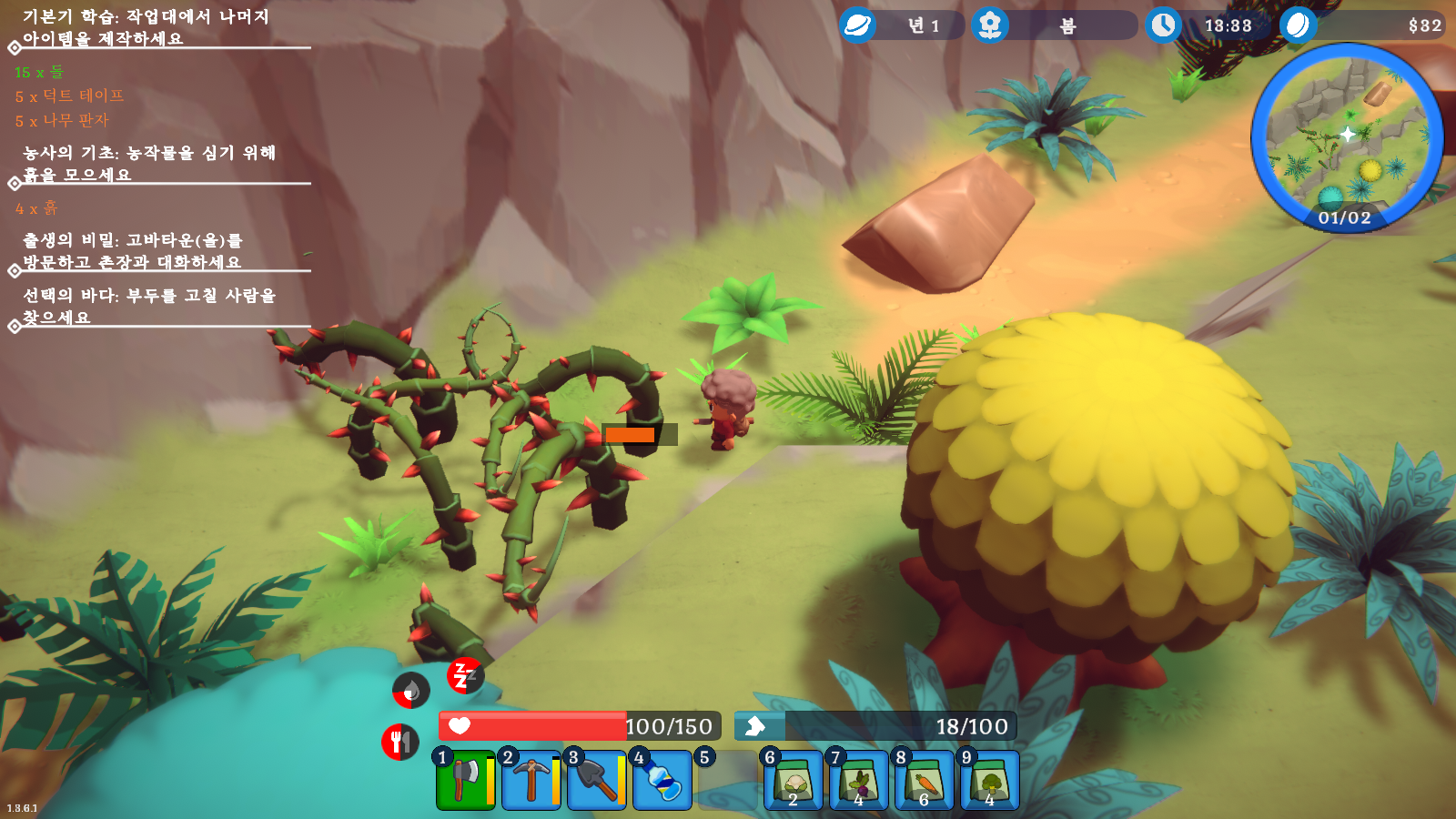The image size is (1456, 819).
Task: Click the thirst water-drop status icon
Action: click(410, 690)
